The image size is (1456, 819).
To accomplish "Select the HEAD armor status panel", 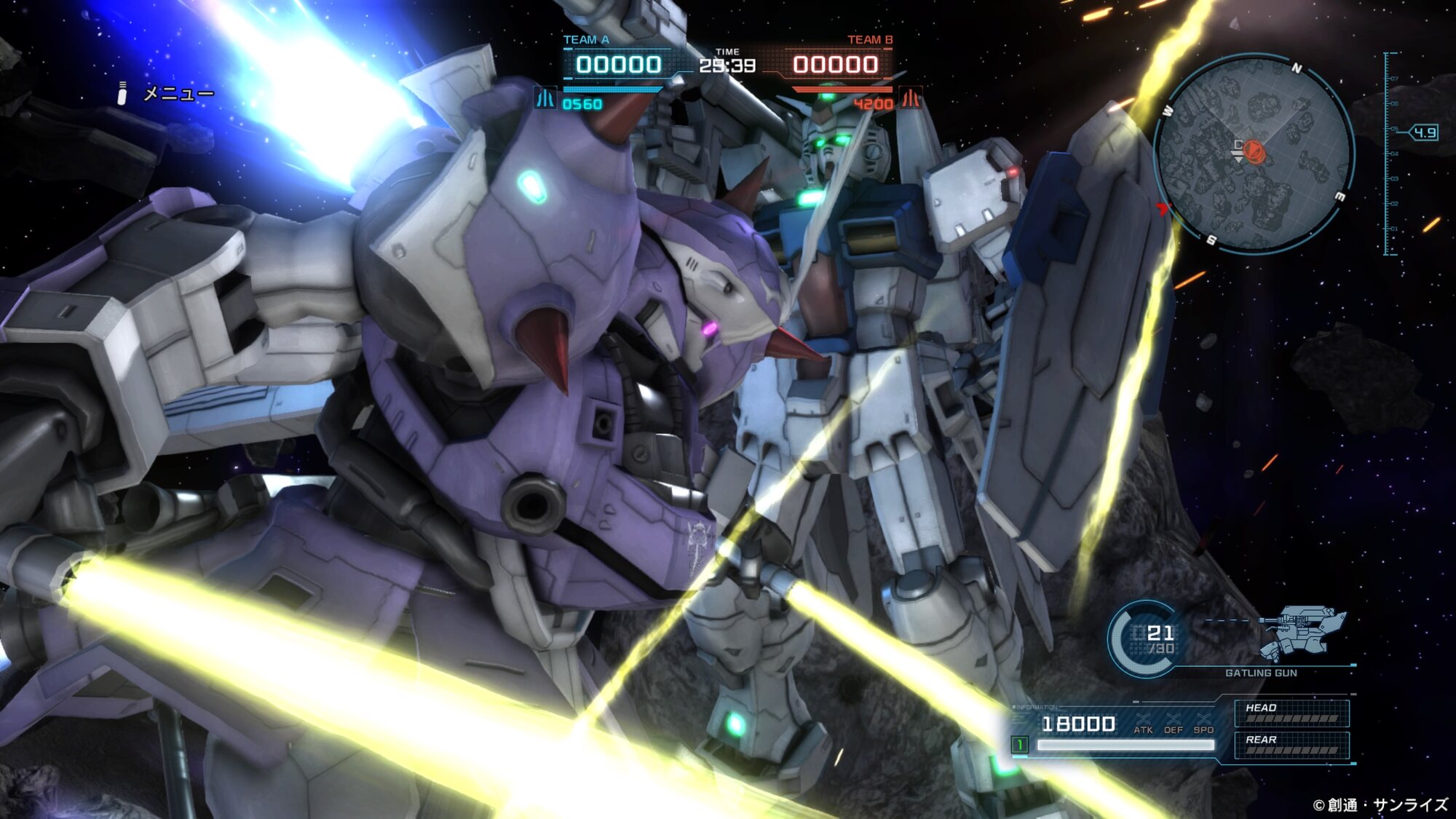I will [1291, 713].
